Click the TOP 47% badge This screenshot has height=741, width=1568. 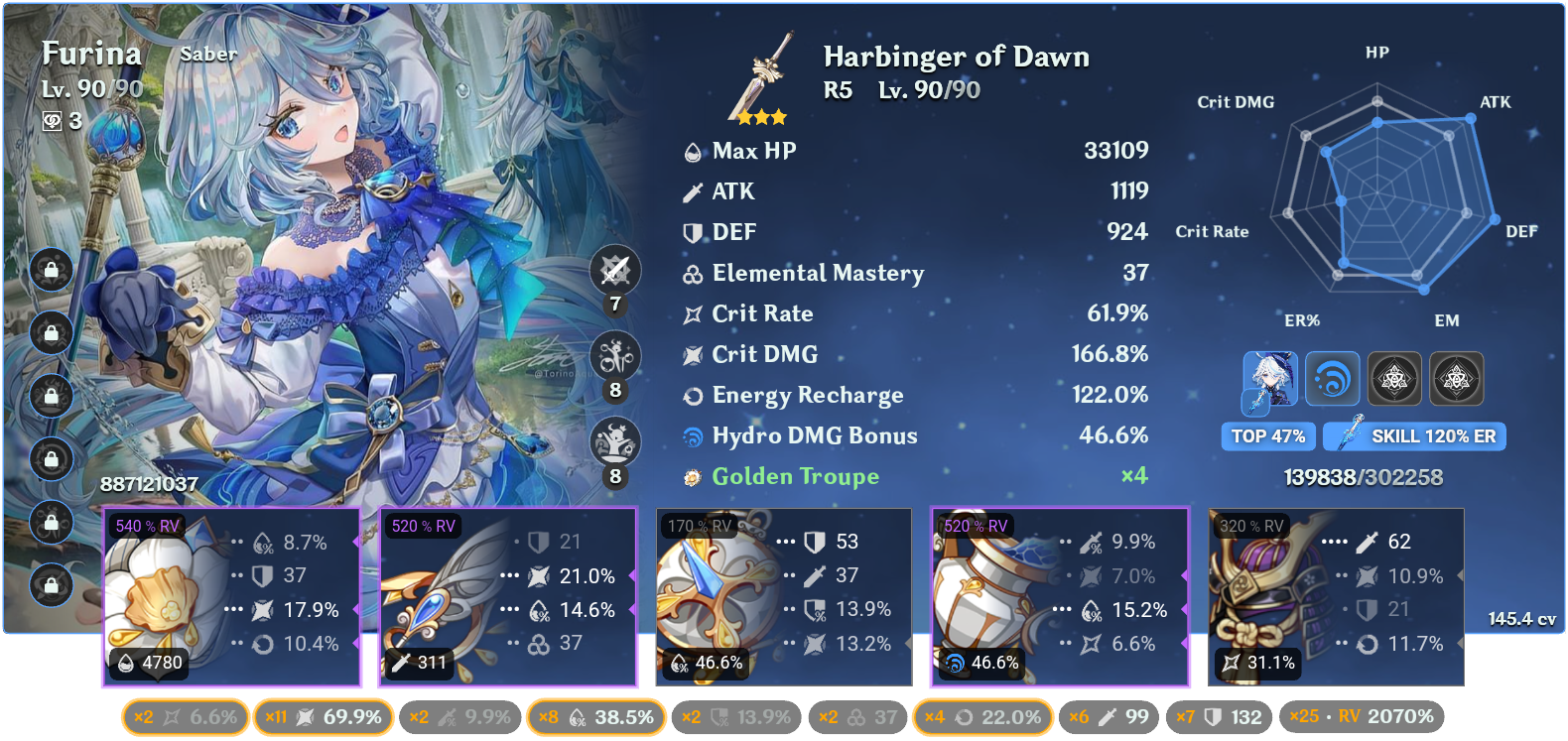point(1268,436)
